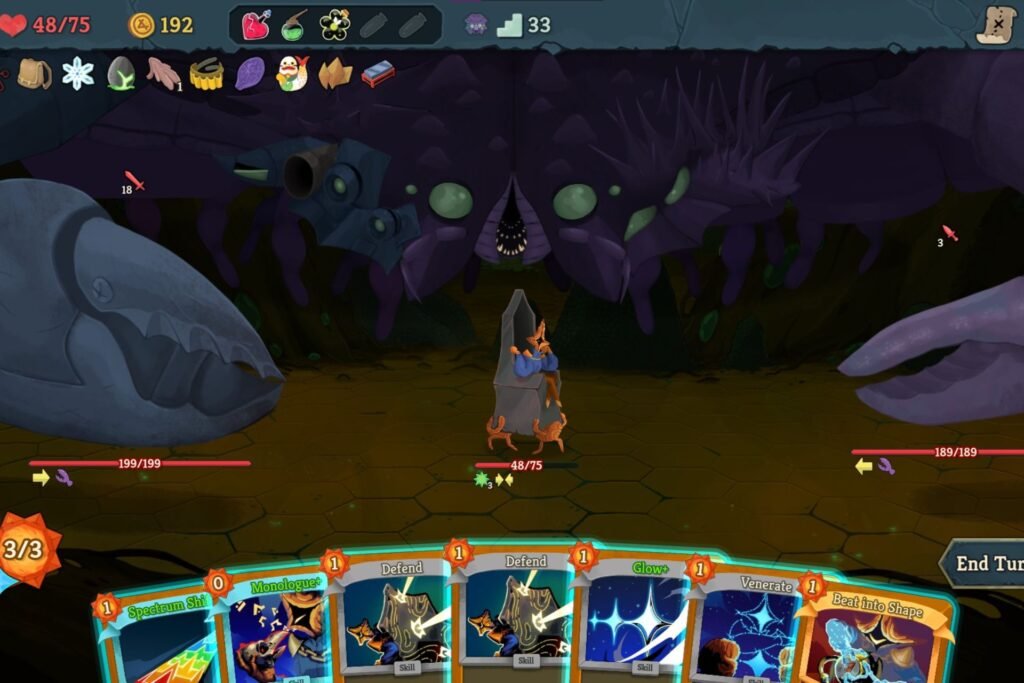Inspect the red and blue brick relic

[x=377, y=73]
